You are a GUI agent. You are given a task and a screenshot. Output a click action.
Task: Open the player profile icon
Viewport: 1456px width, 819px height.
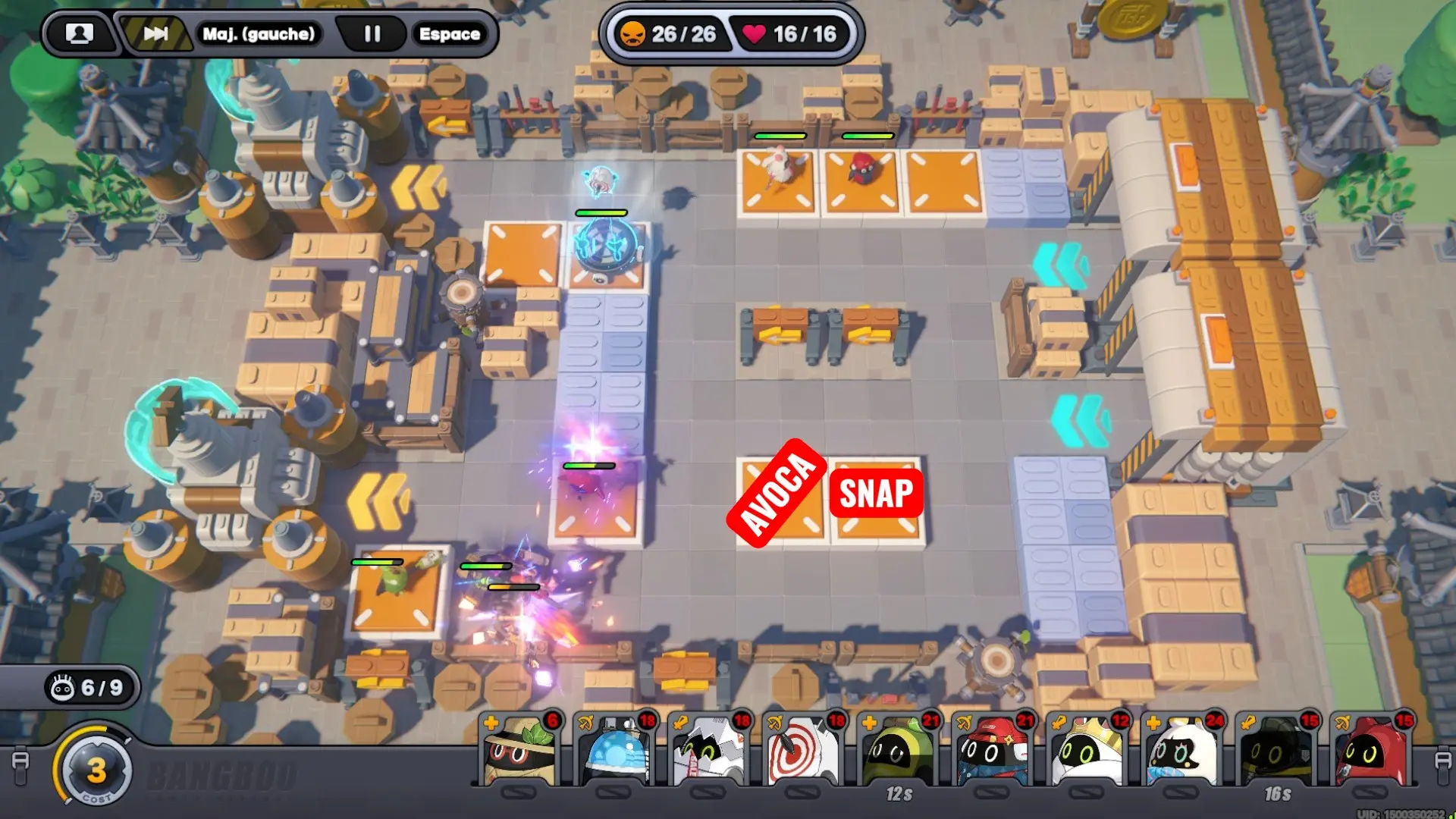coord(79,34)
